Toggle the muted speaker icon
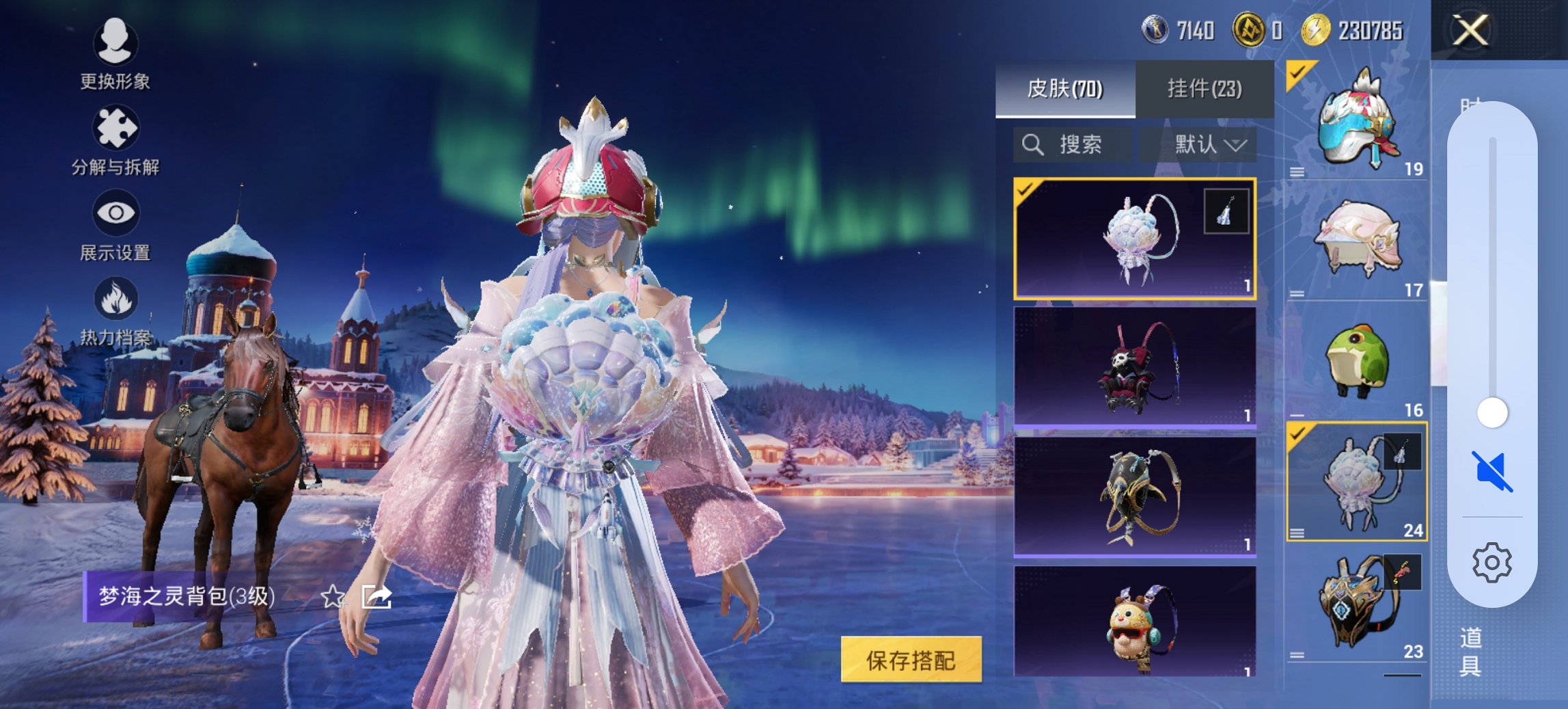Screen dimensions: 1568x709 pyautogui.click(x=1492, y=470)
